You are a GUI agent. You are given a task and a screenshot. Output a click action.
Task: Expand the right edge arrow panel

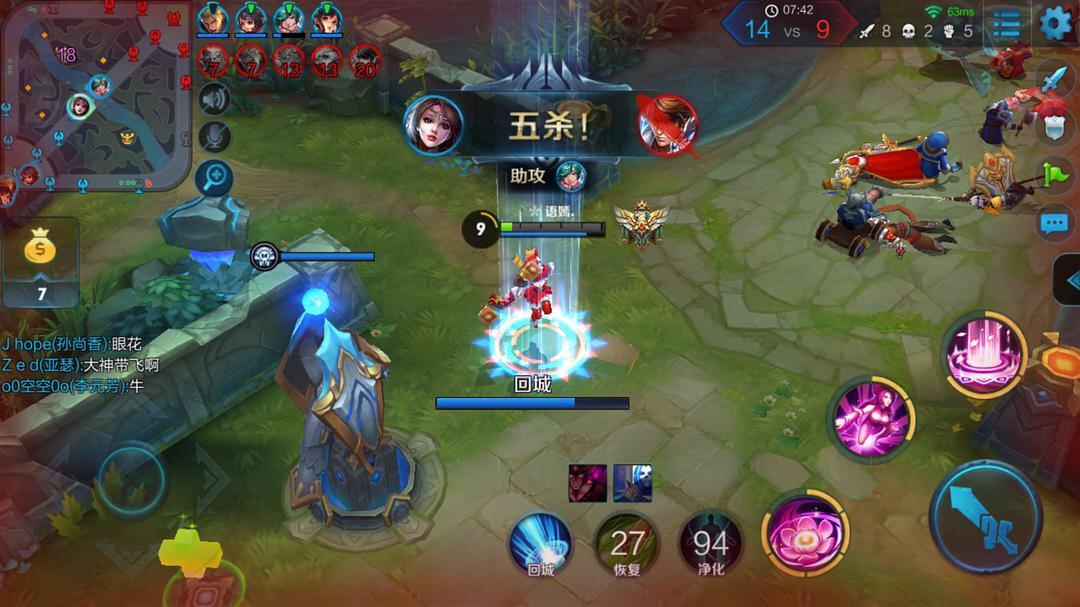1070,281
